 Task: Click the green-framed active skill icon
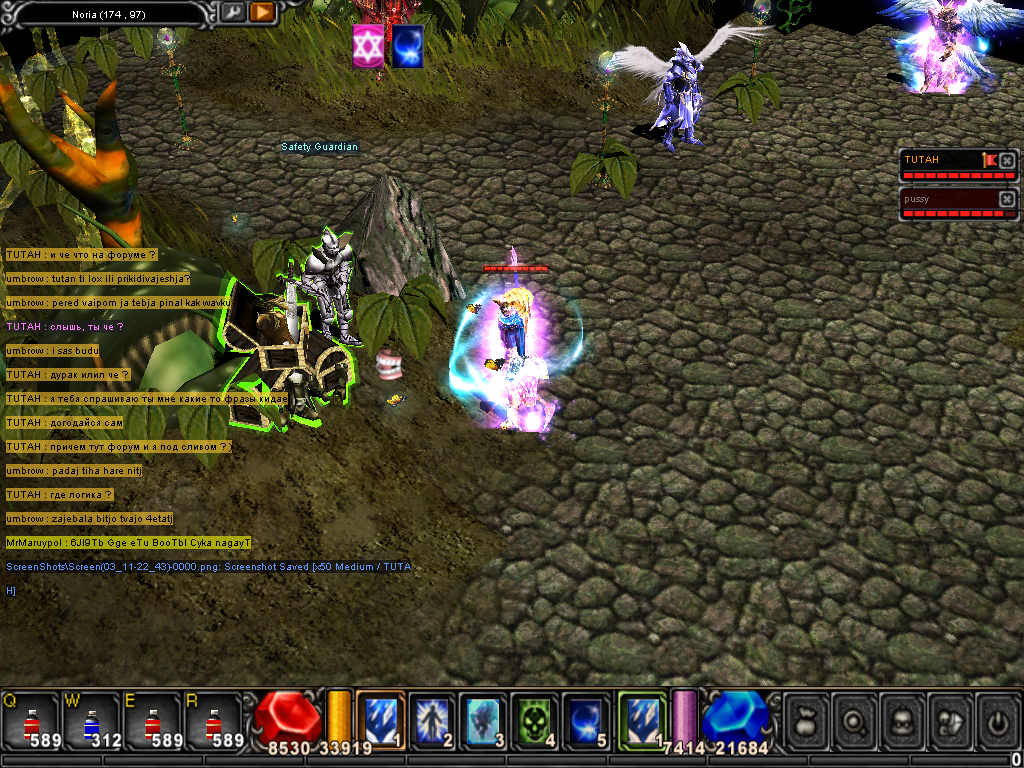[x=642, y=720]
